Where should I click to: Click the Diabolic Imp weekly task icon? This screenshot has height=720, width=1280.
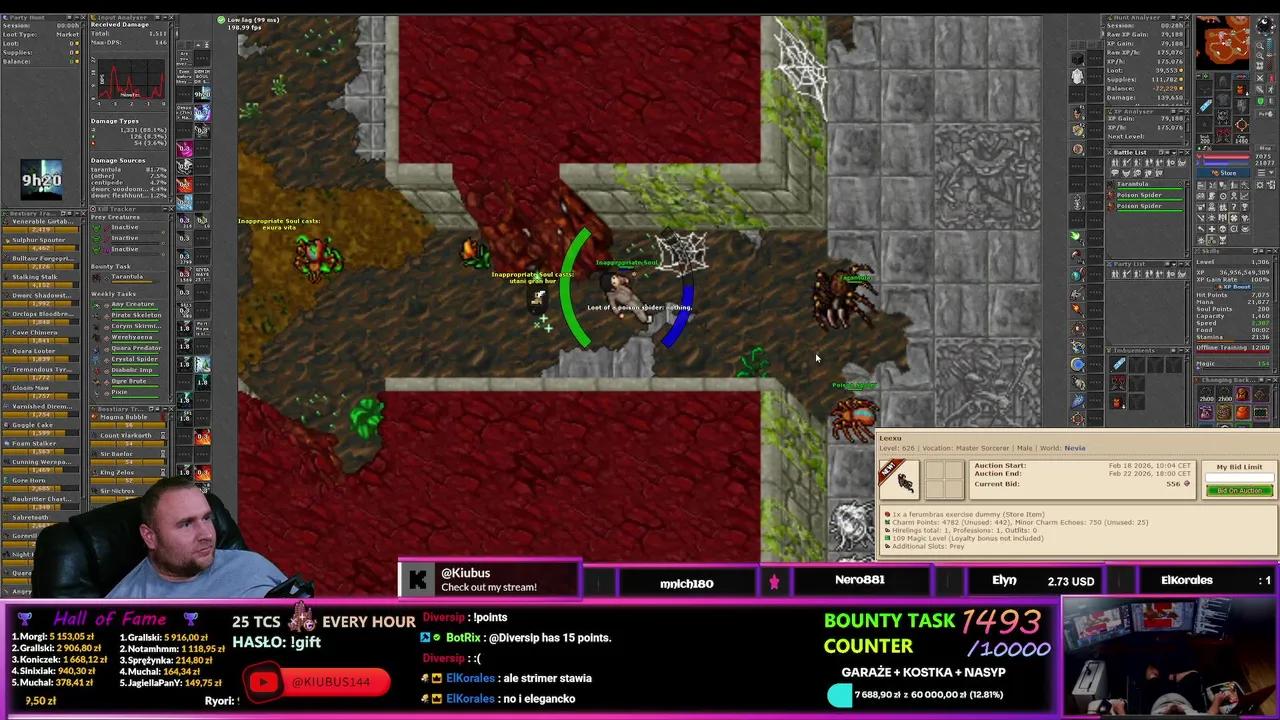97,370
